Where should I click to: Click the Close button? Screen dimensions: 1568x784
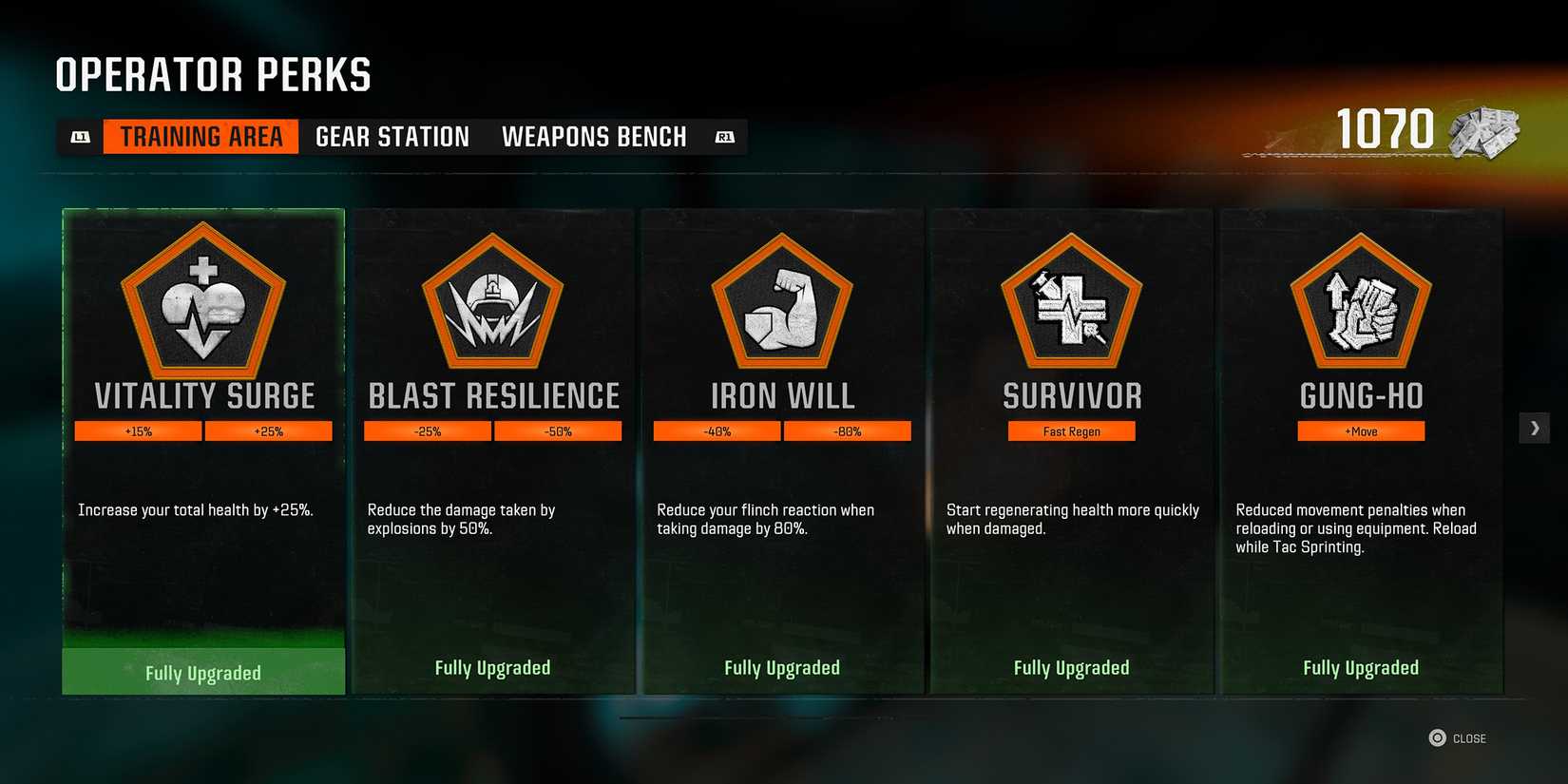[1459, 737]
